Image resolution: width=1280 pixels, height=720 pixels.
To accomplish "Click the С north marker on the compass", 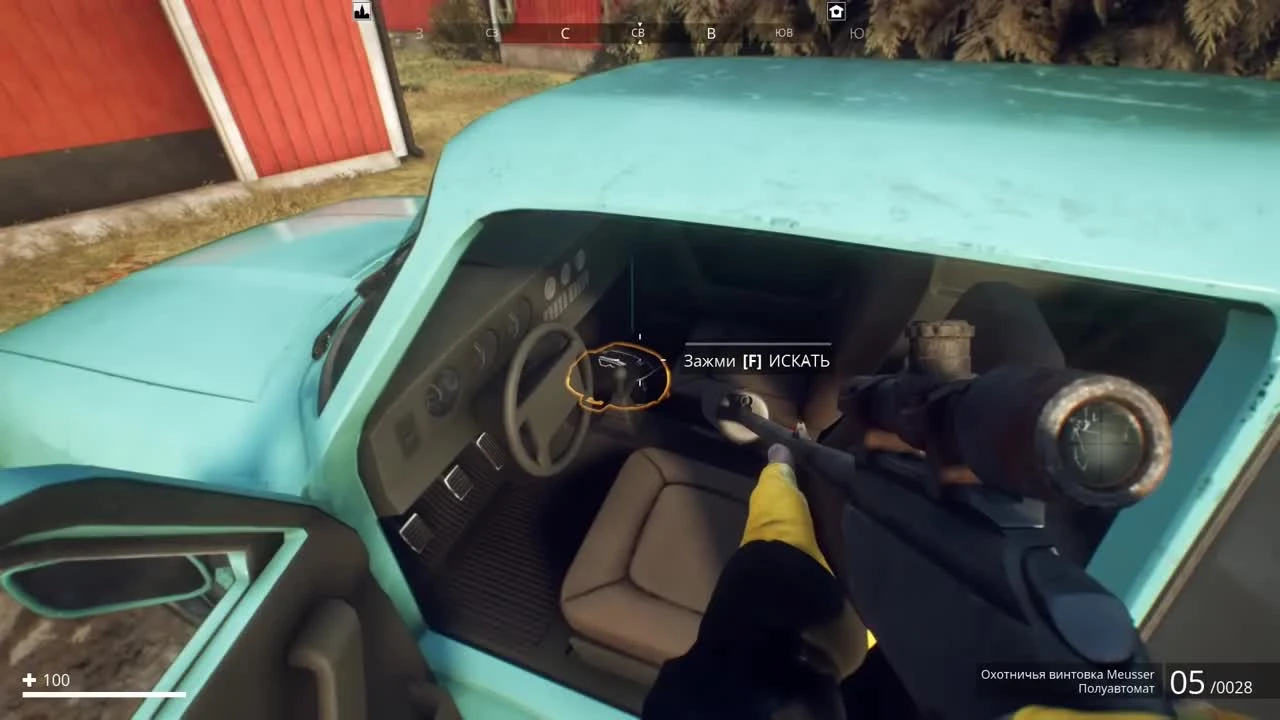I will click(x=565, y=33).
